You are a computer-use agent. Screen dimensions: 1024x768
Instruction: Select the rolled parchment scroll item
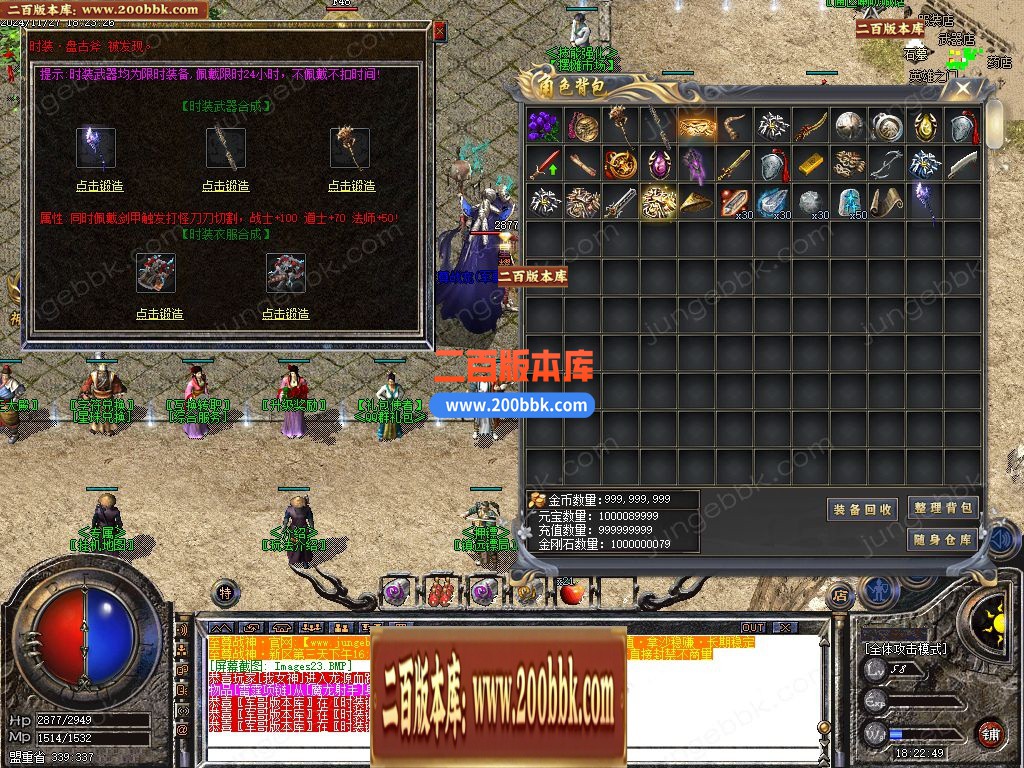tap(887, 201)
